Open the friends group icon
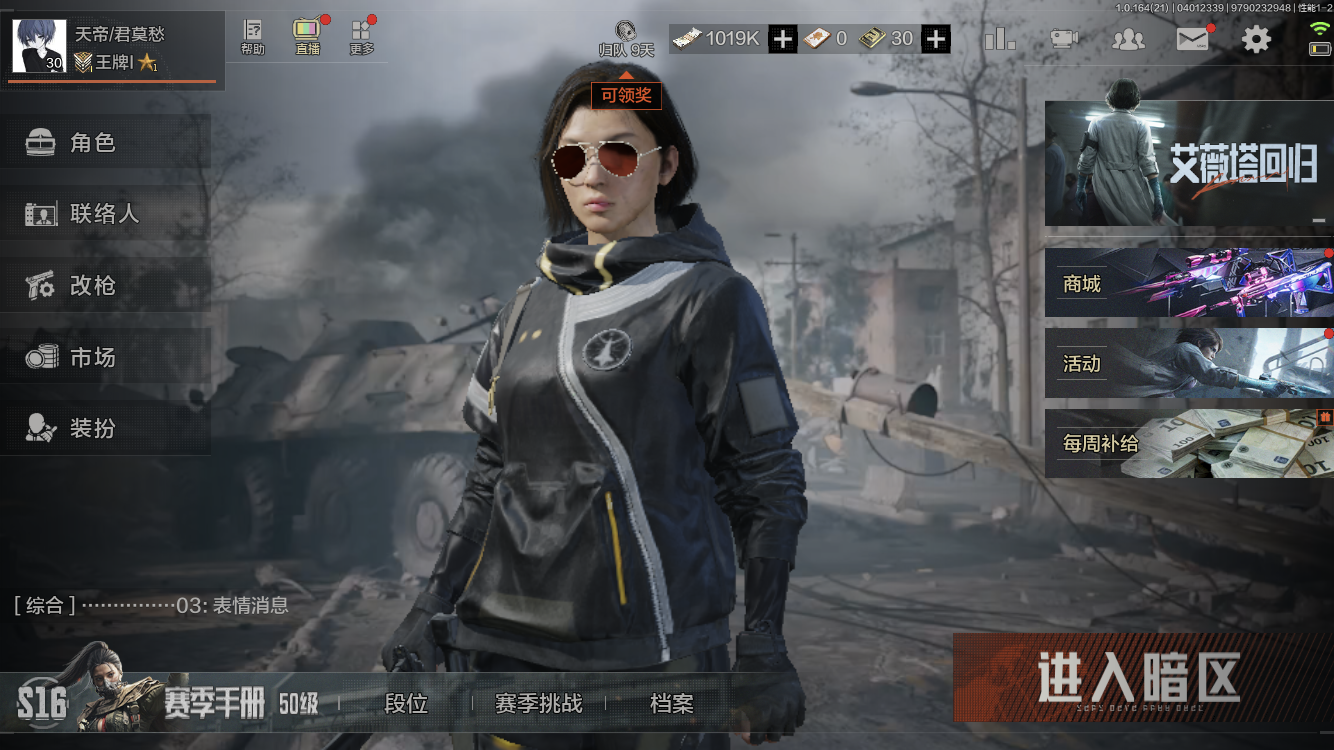 [1128, 39]
